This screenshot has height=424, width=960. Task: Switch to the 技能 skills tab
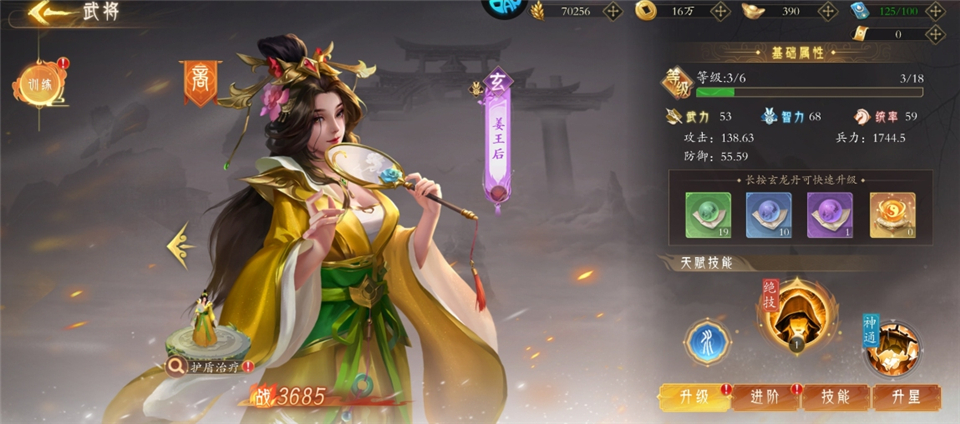[836, 396]
